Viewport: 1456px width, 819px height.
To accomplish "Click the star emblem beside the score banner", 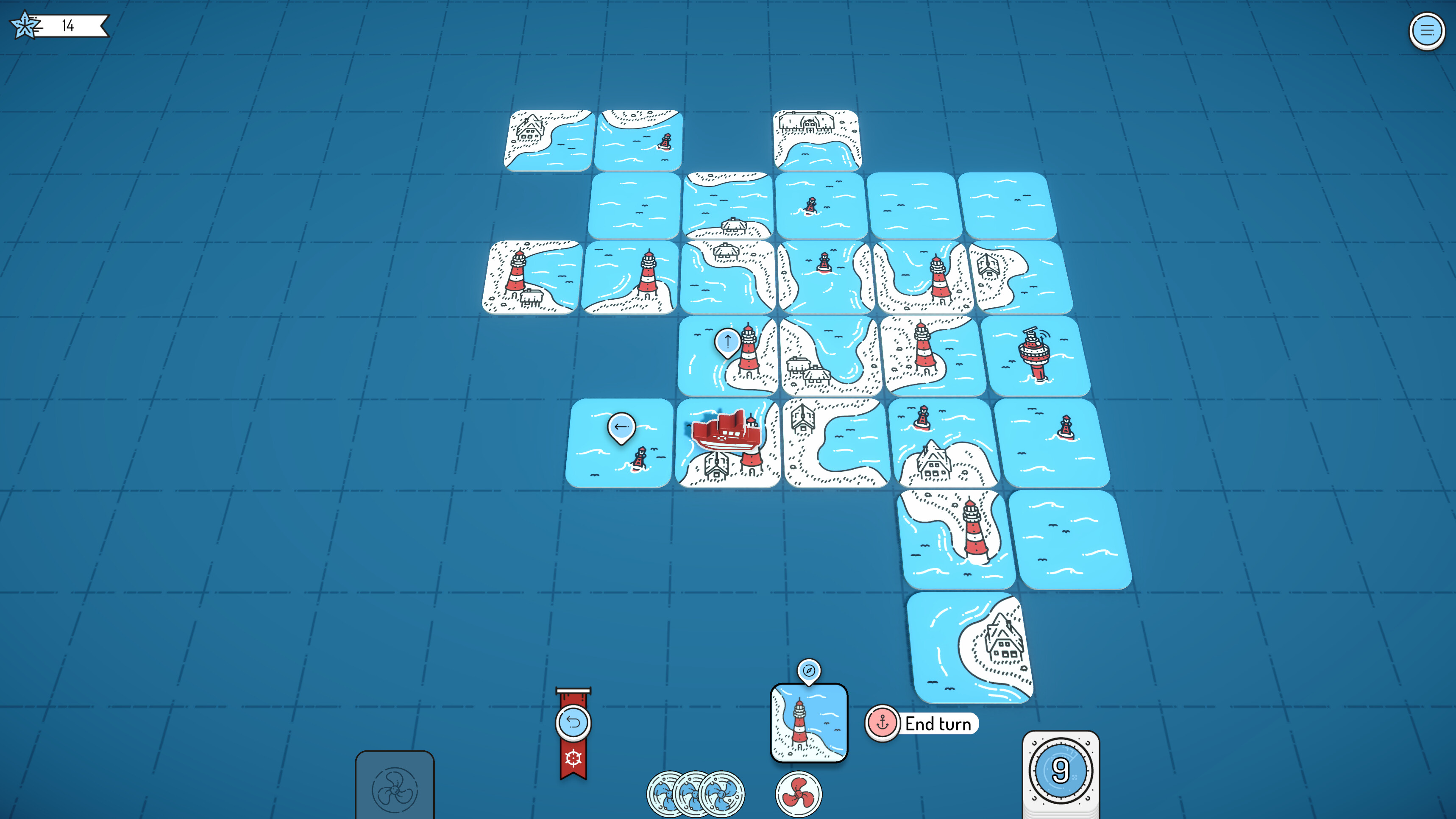I will pos(25,25).
